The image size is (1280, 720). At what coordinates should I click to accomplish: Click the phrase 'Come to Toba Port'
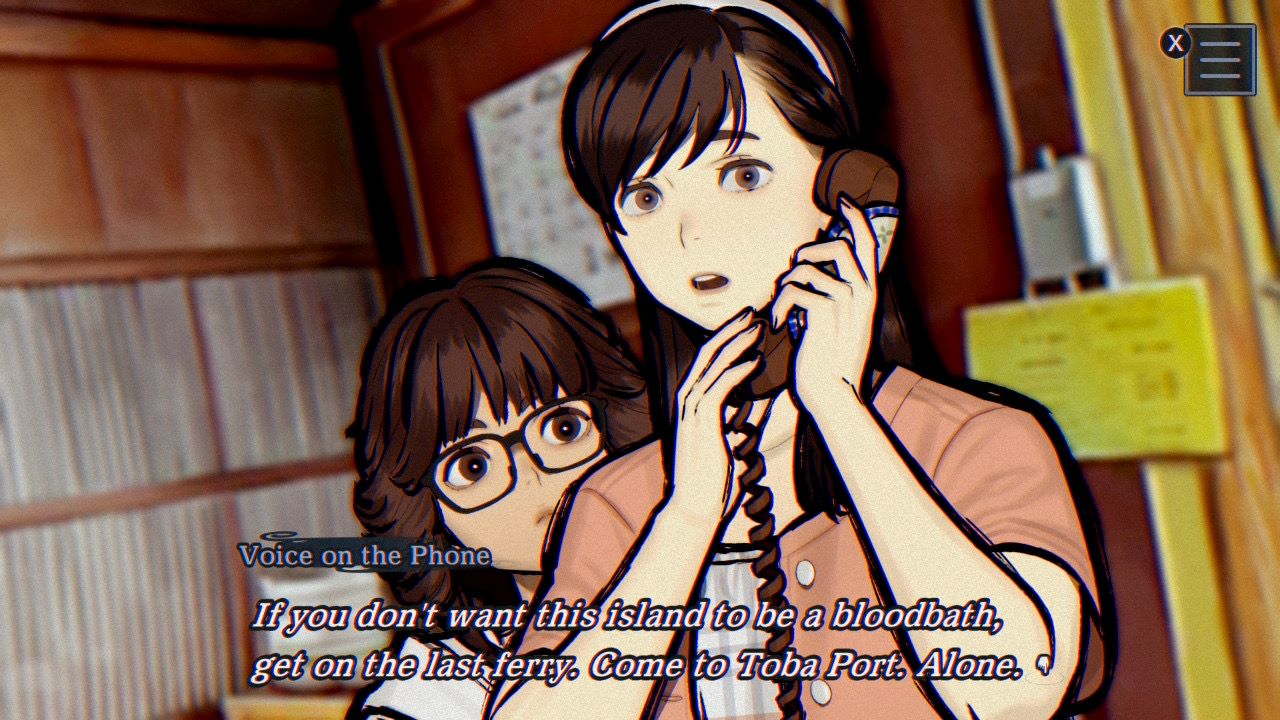point(750,665)
